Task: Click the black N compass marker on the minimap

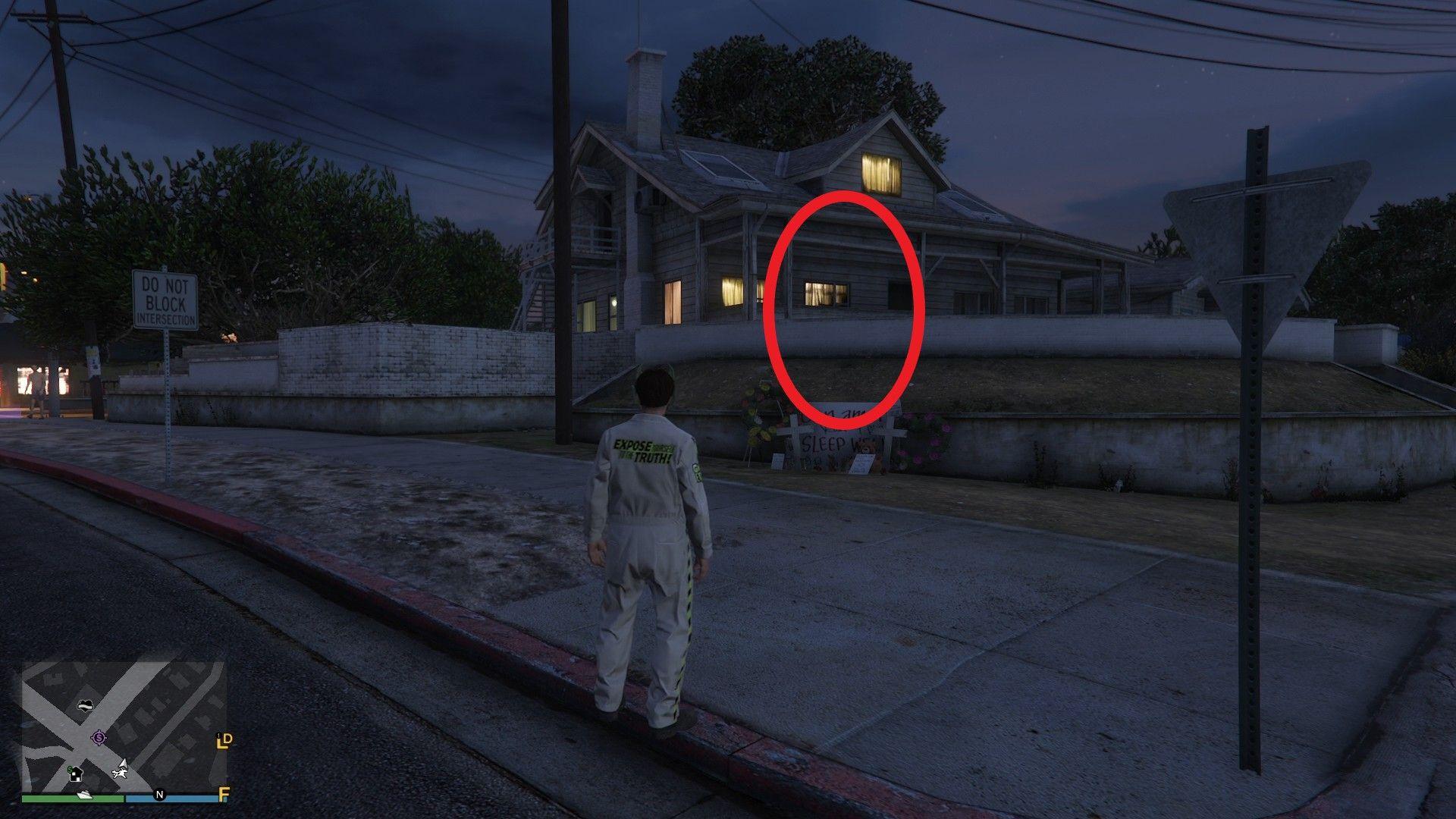Action: (x=159, y=793)
